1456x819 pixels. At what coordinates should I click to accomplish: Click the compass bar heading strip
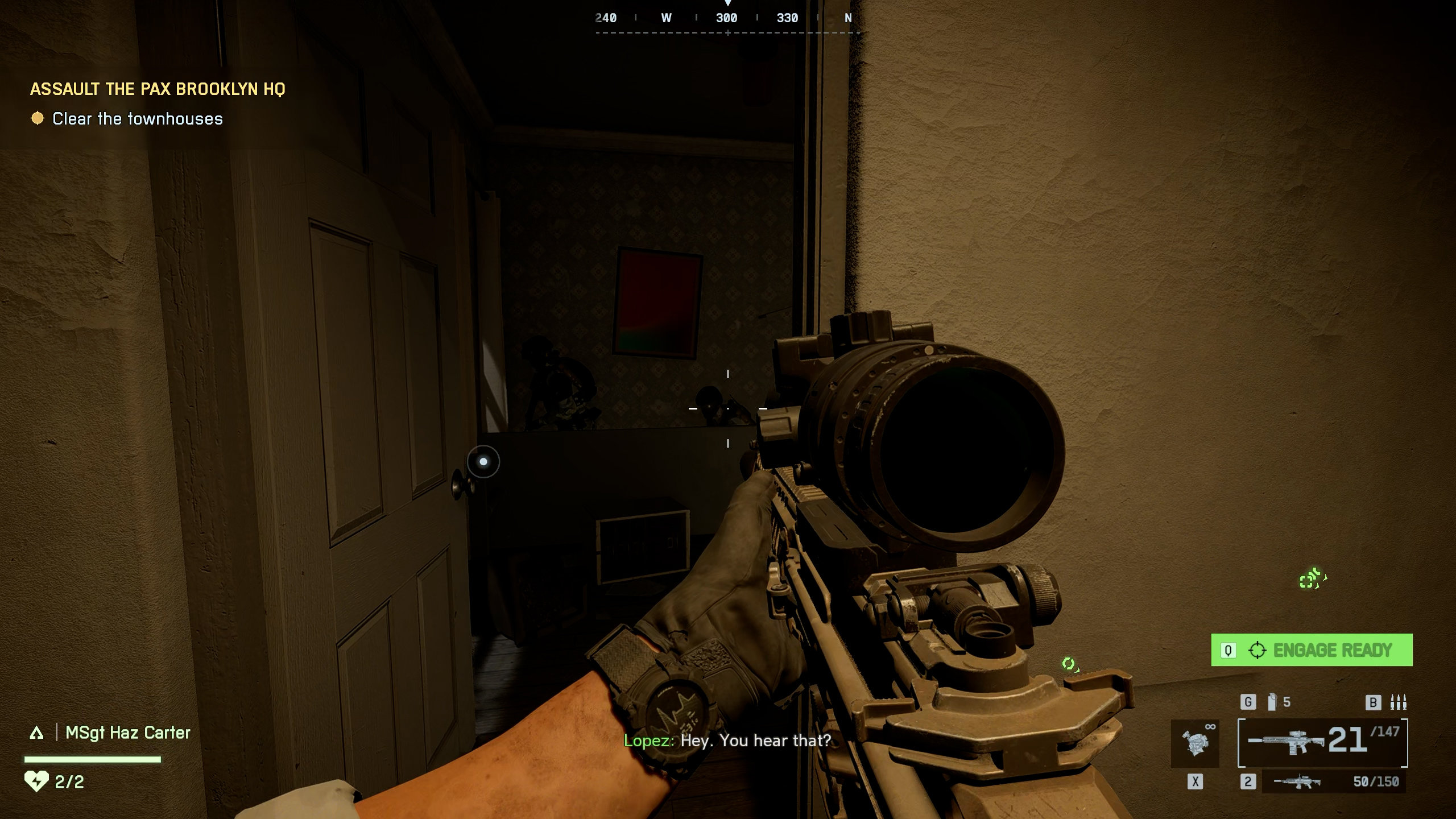[727, 19]
